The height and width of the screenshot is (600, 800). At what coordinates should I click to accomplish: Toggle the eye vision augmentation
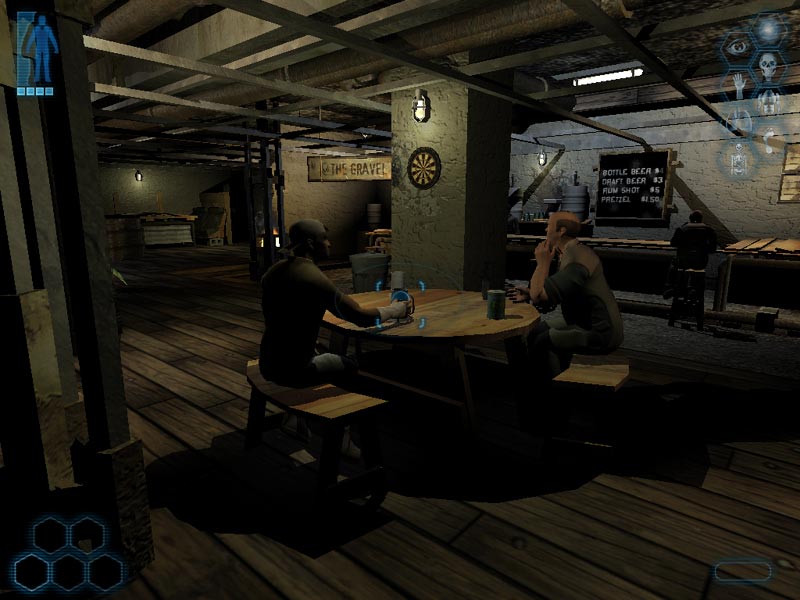(x=738, y=47)
